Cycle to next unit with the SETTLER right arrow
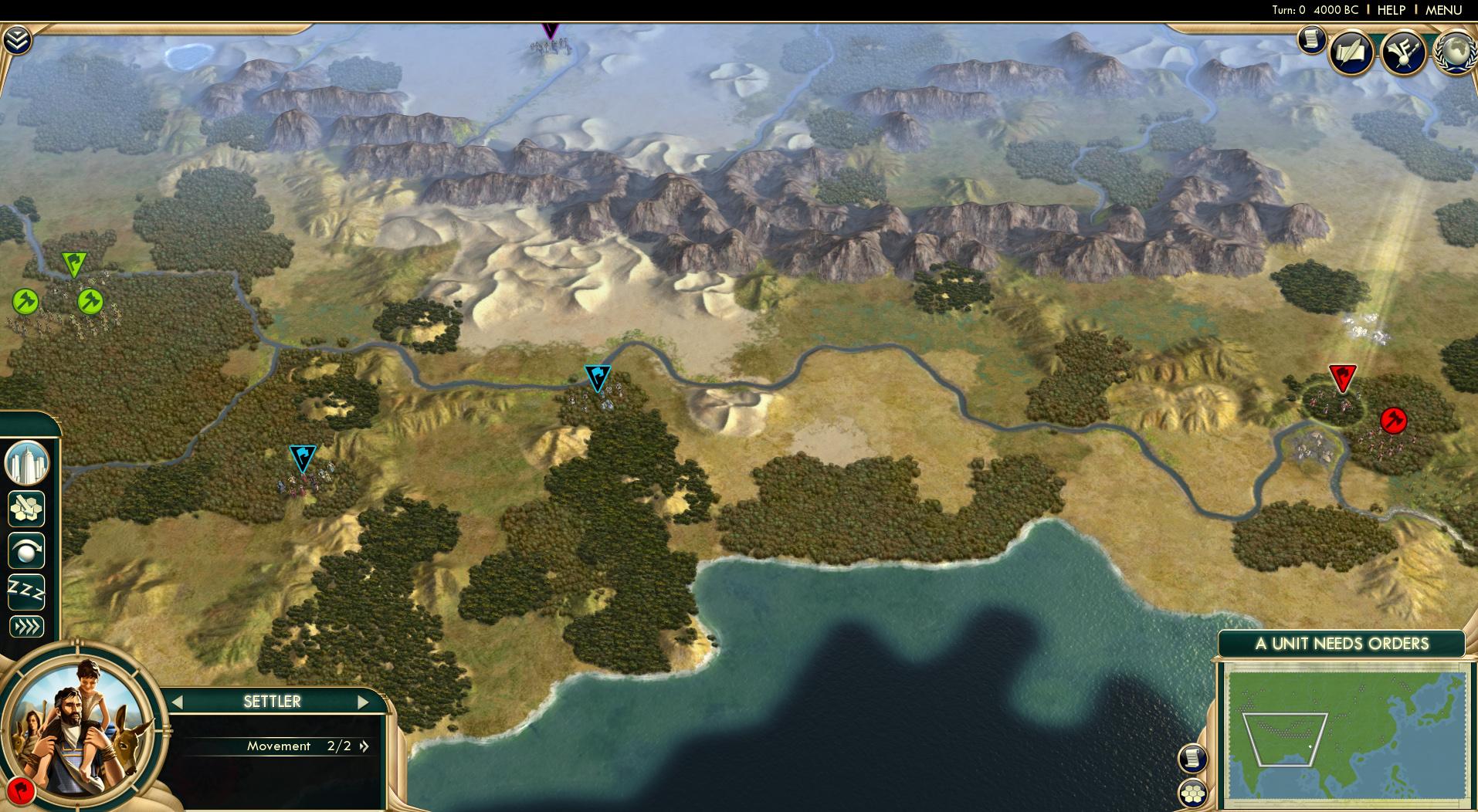This screenshot has width=1478, height=812. pyautogui.click(x=364, y=702)
